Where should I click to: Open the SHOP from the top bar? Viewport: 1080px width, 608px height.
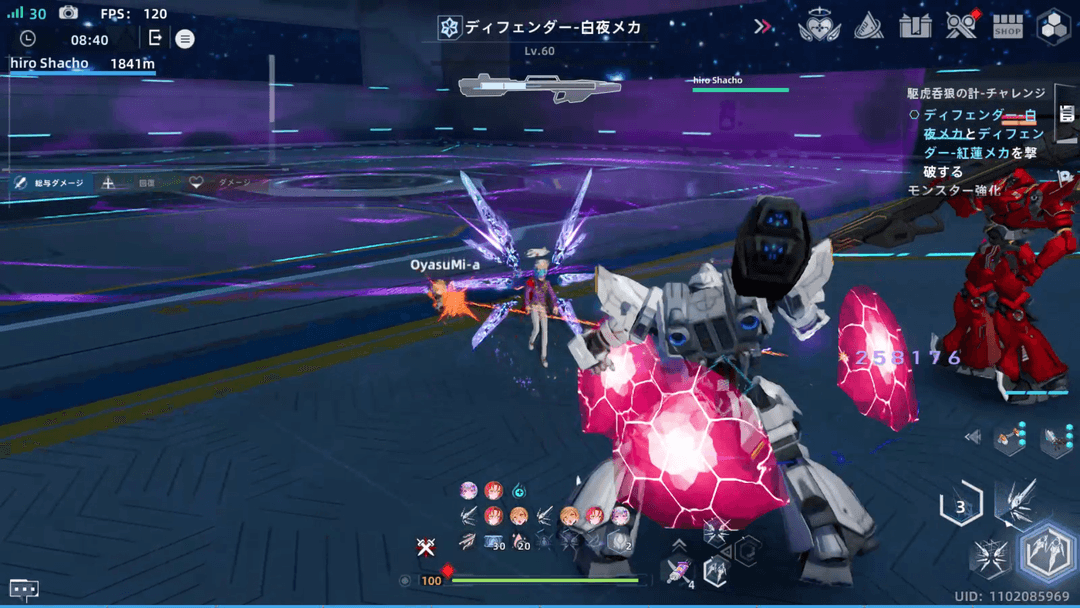1007,27
